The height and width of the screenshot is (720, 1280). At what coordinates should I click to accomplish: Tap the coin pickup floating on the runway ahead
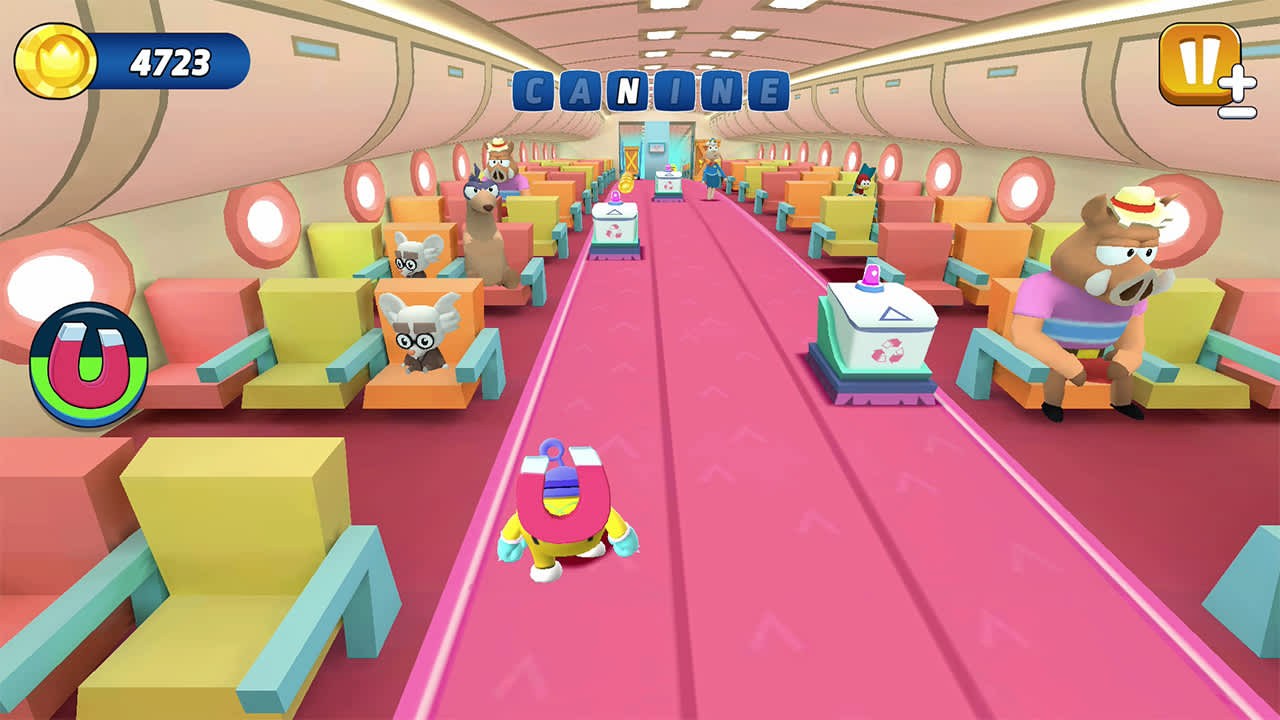(x=624, y=184)
